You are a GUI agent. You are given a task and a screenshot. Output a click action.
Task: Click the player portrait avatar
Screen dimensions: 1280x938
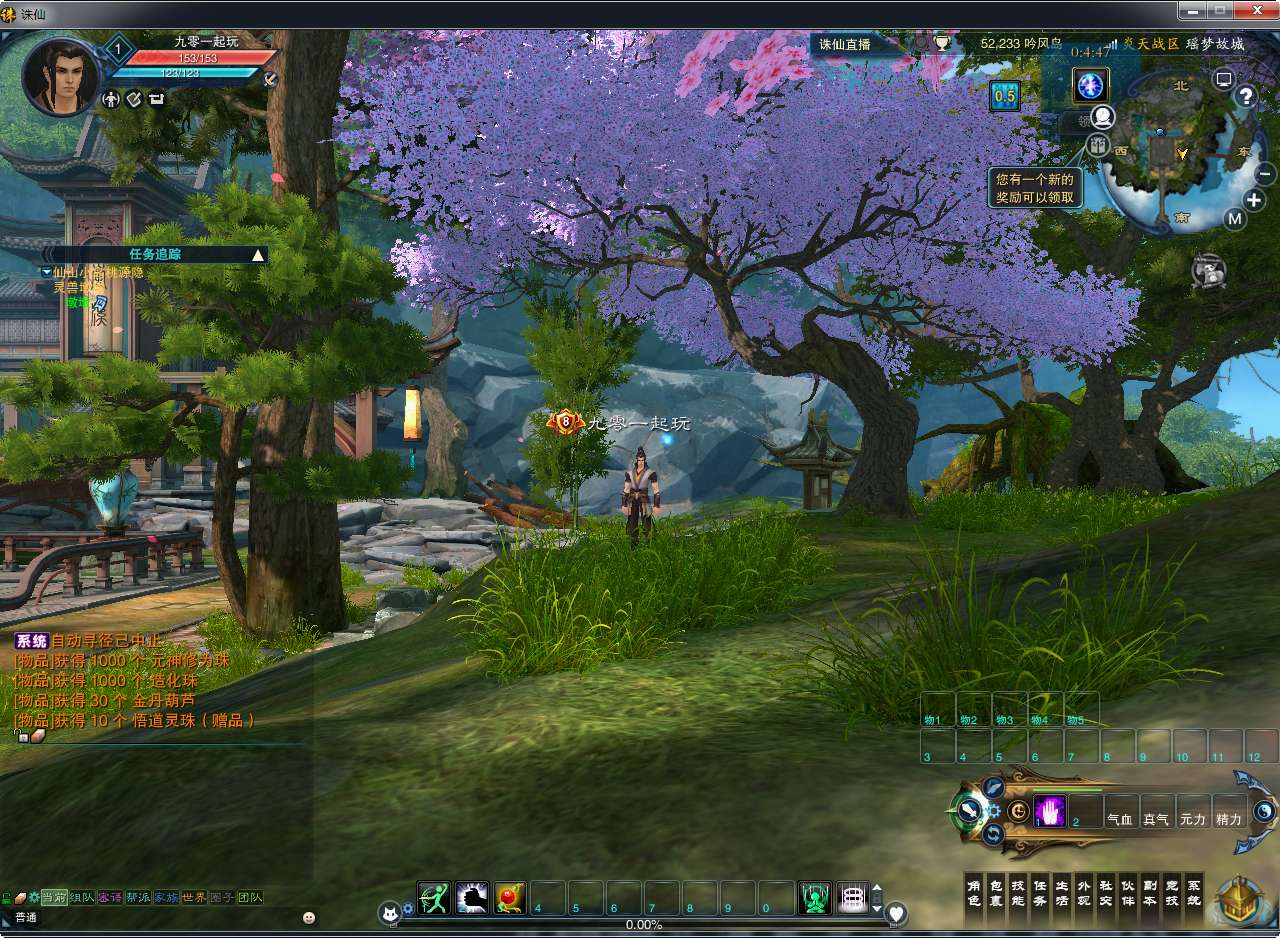(x=60, y=75)
